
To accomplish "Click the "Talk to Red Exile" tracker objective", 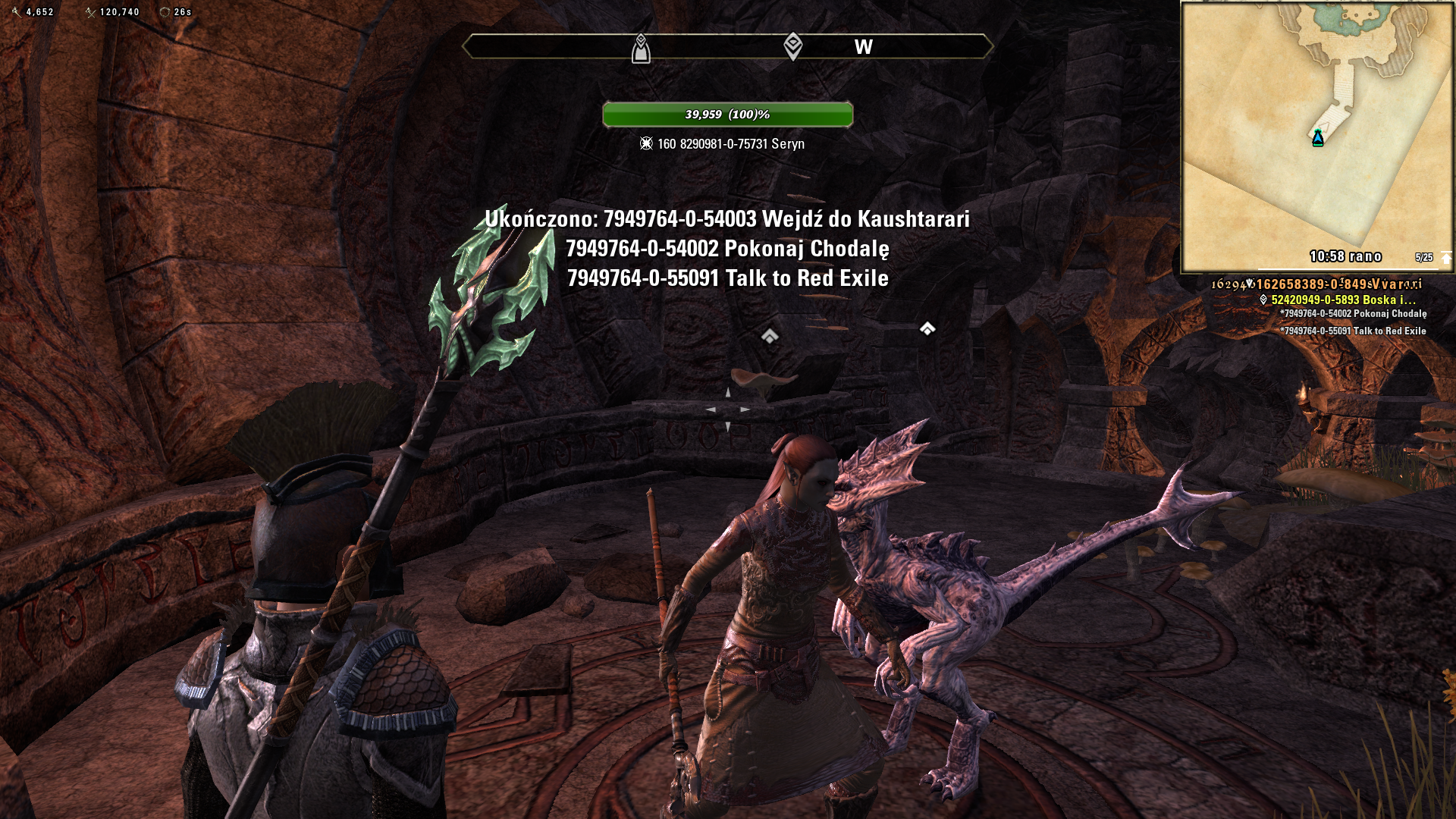I will (x=1354, y=331).
